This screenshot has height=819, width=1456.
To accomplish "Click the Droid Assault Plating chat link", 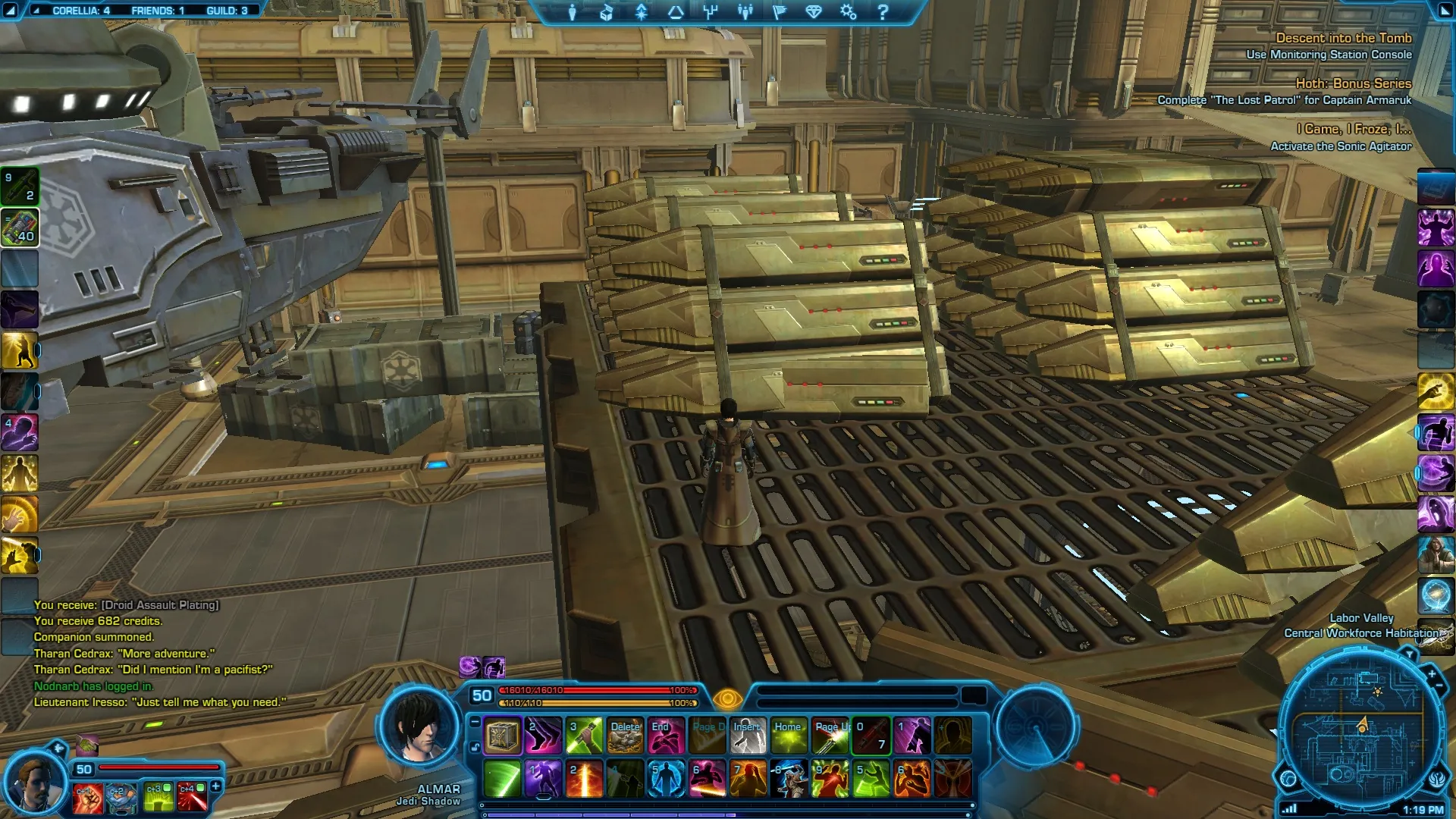I will pos(160,605).
